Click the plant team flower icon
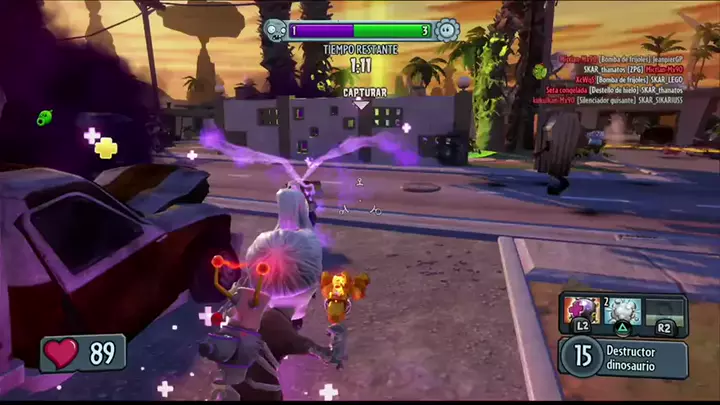 click(x=446, y=31)
